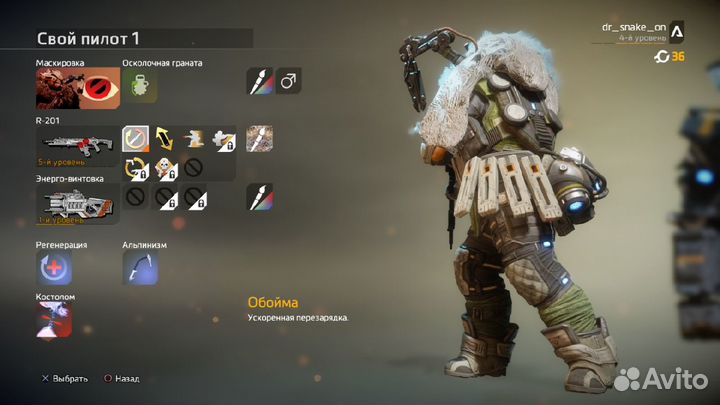Open the Костолом execution slot
Screen dimensions: 720x405
(55, 320)
